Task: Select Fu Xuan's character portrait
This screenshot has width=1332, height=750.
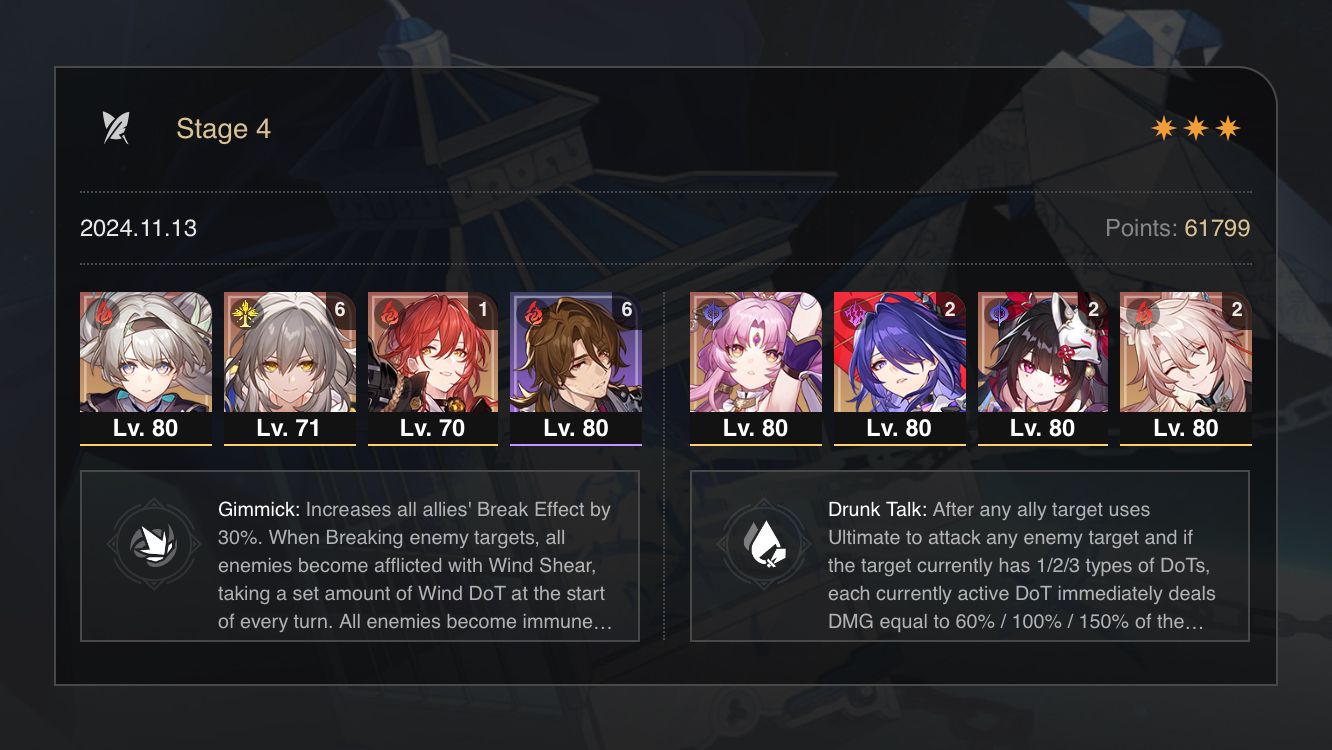Action: click(755, 355)
